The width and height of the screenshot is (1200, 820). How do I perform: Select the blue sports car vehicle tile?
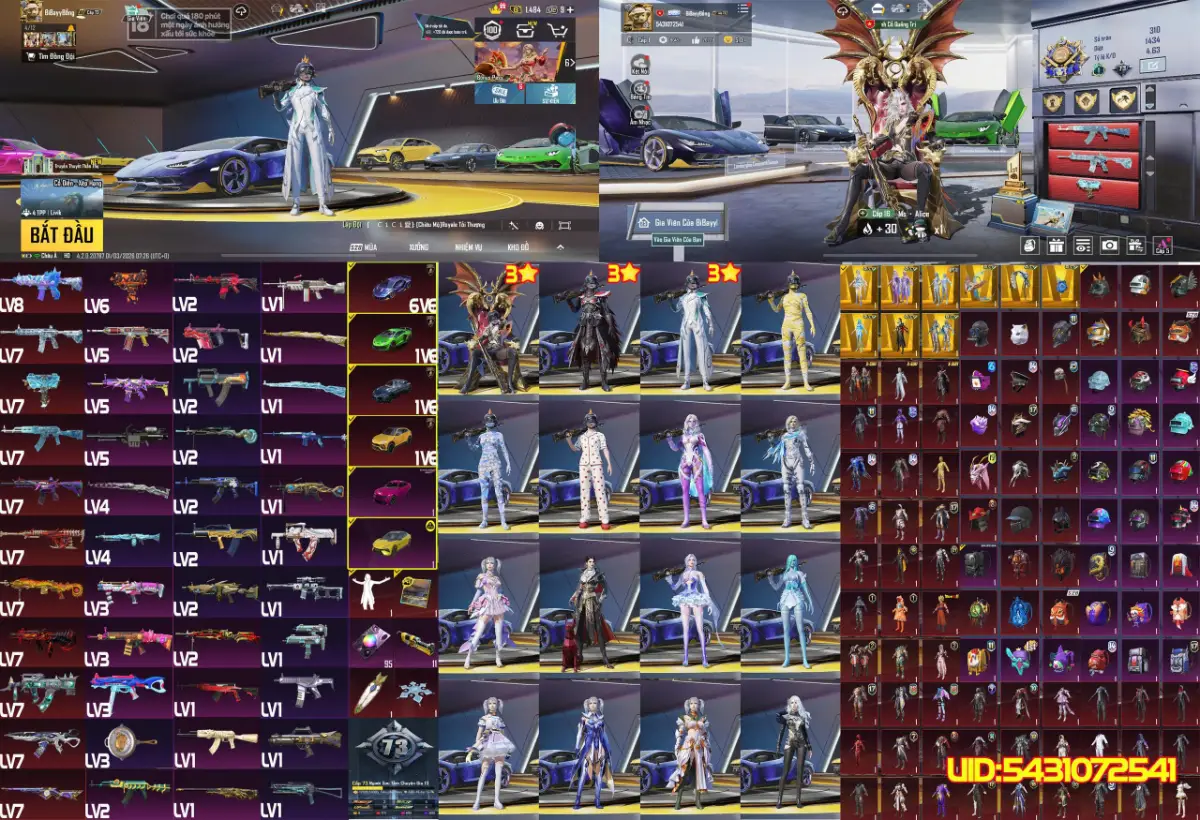point(392,288)
